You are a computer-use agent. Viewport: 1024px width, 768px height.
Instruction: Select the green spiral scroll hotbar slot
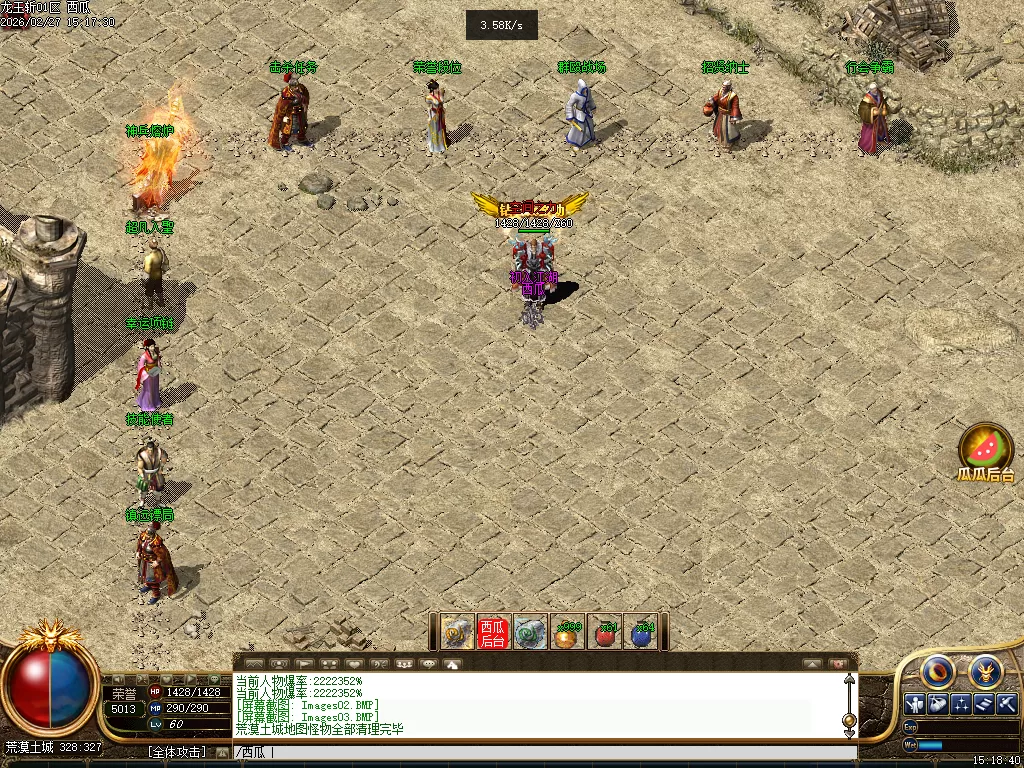[531, 632]
